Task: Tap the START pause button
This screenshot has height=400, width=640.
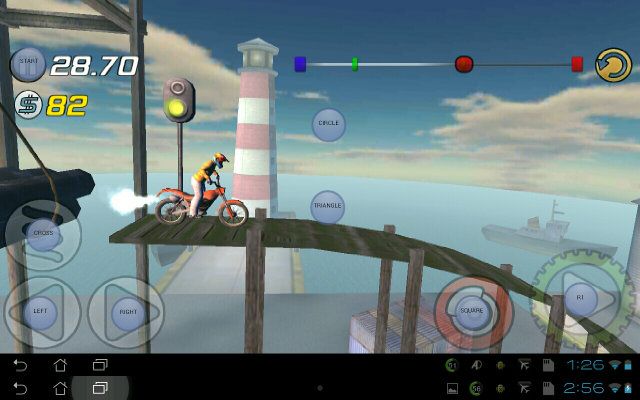Action: [x=27, y=66]
